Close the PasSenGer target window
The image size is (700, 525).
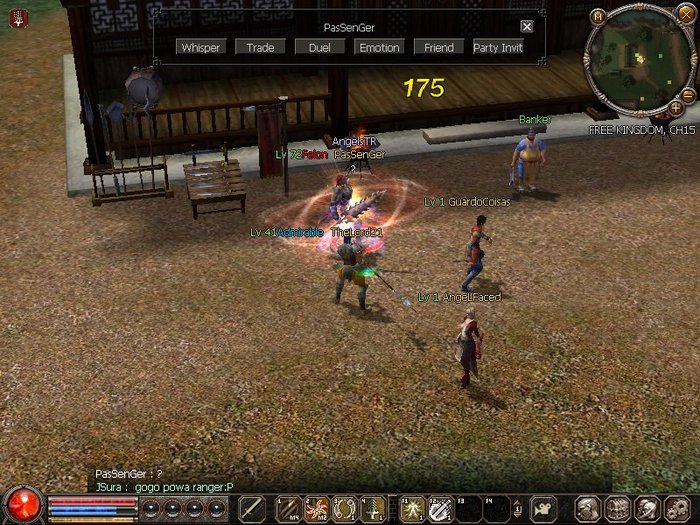tap(527, 27)
